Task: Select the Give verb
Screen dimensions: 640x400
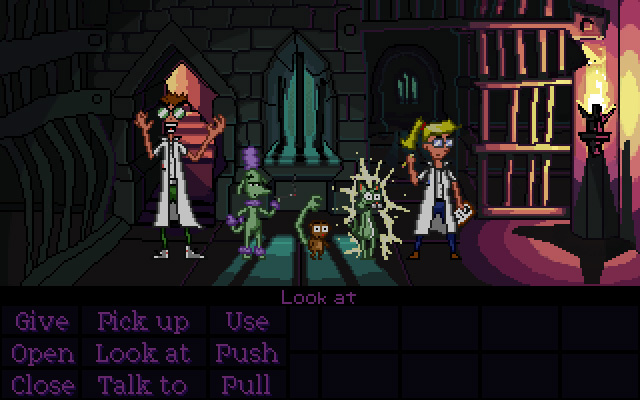Action: click(x=41, y=322)
